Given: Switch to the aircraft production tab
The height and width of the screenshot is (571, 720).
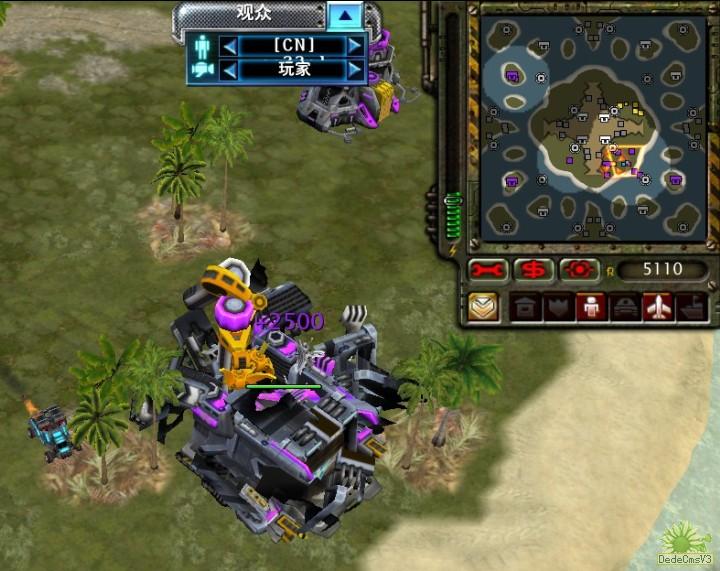Looking at the screenshot, I should click(657, 307).
